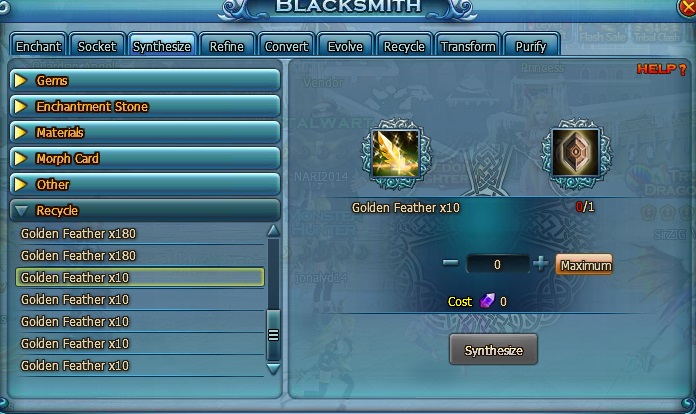Go to the Convert tab
Image resolution: width=696 pixels, height=414 pixels.
coord(286,46)
